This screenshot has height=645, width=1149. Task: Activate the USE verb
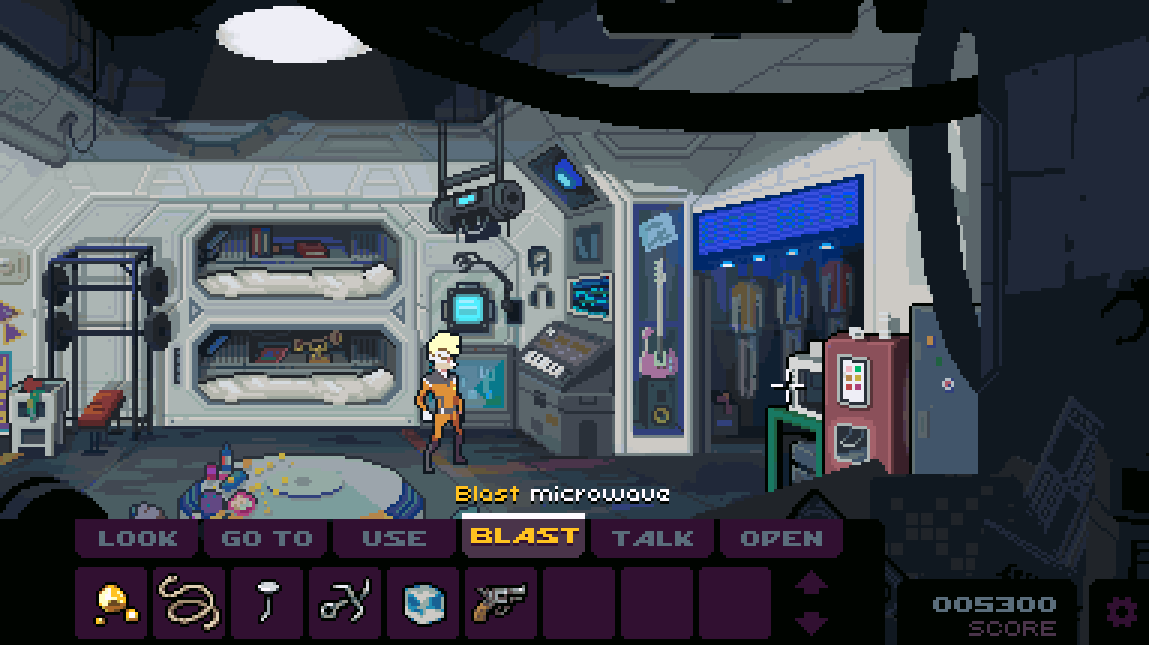[x=395, y=538]
